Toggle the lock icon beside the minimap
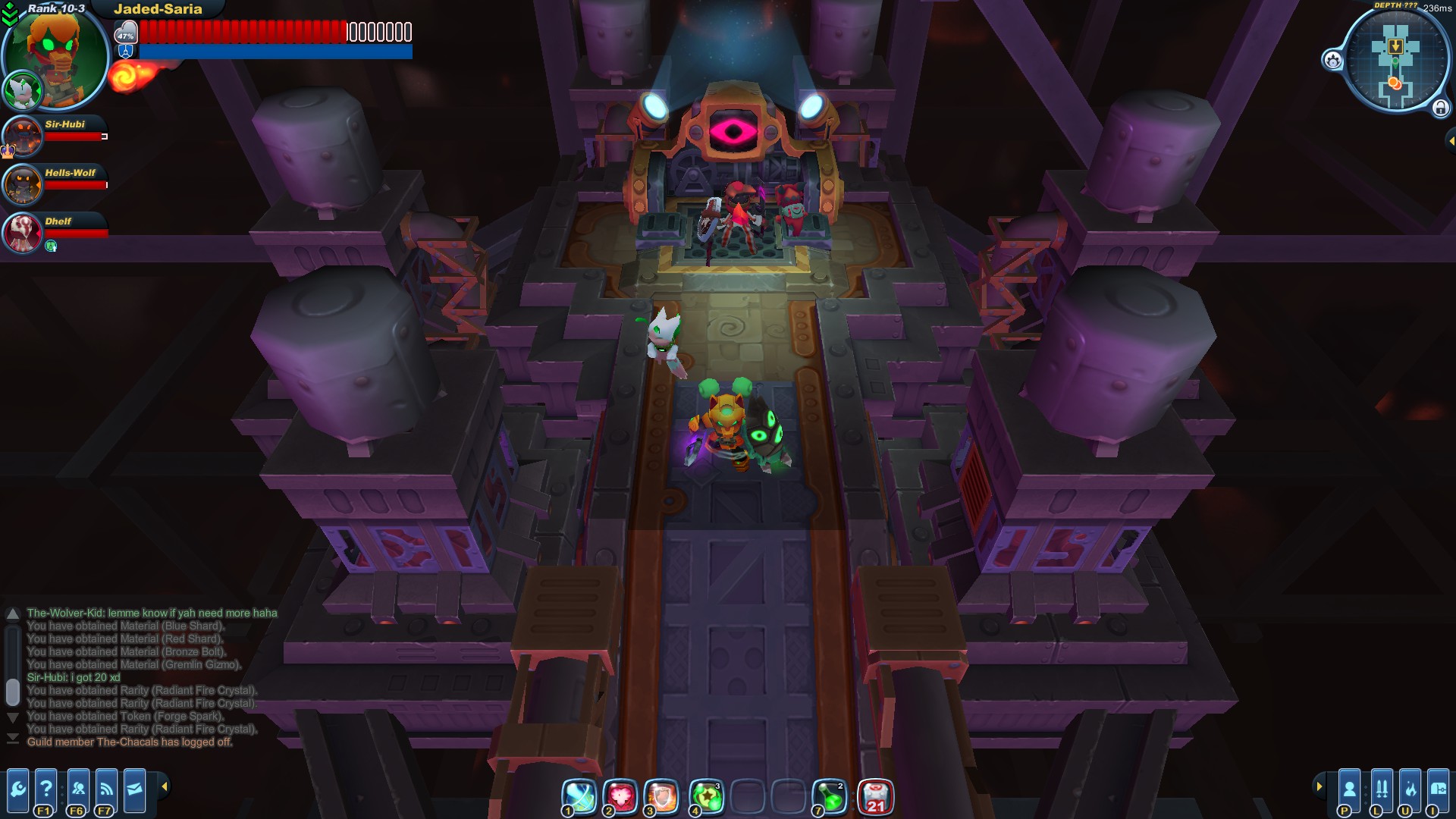This screenshot has width=1456, height=819. click(1440, 107)
